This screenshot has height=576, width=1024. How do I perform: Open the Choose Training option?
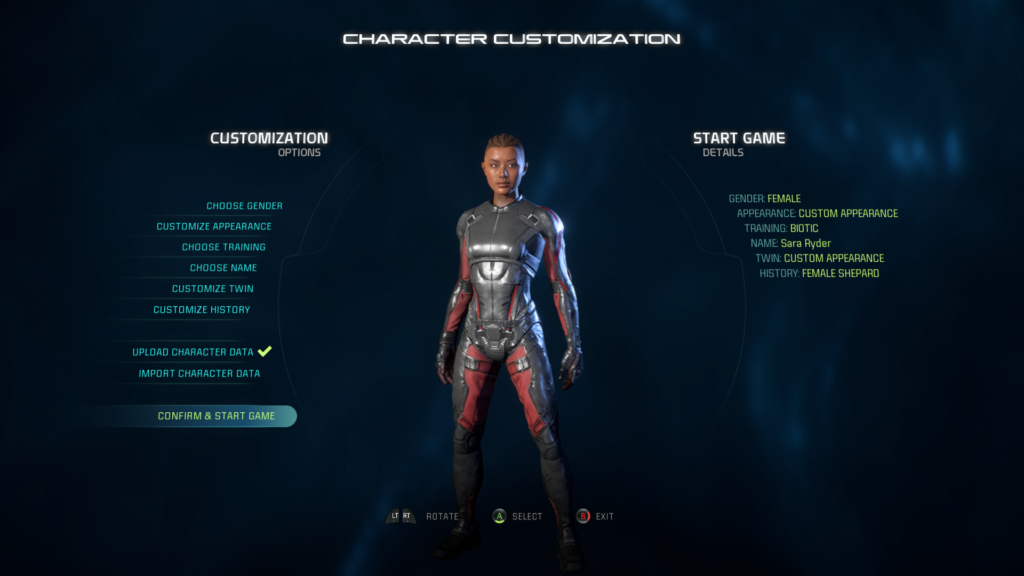[x=223, y=247]
